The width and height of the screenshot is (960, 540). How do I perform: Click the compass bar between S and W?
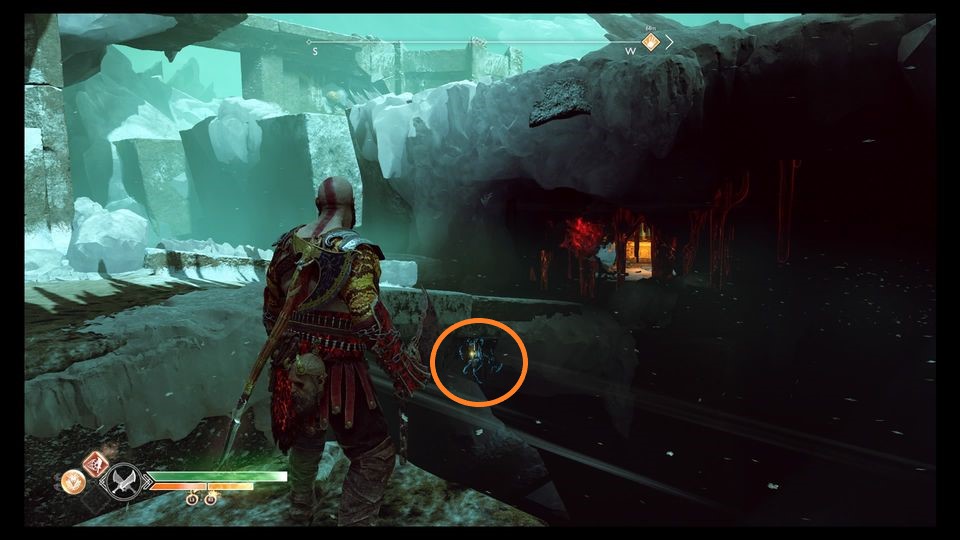click(470, 43)
